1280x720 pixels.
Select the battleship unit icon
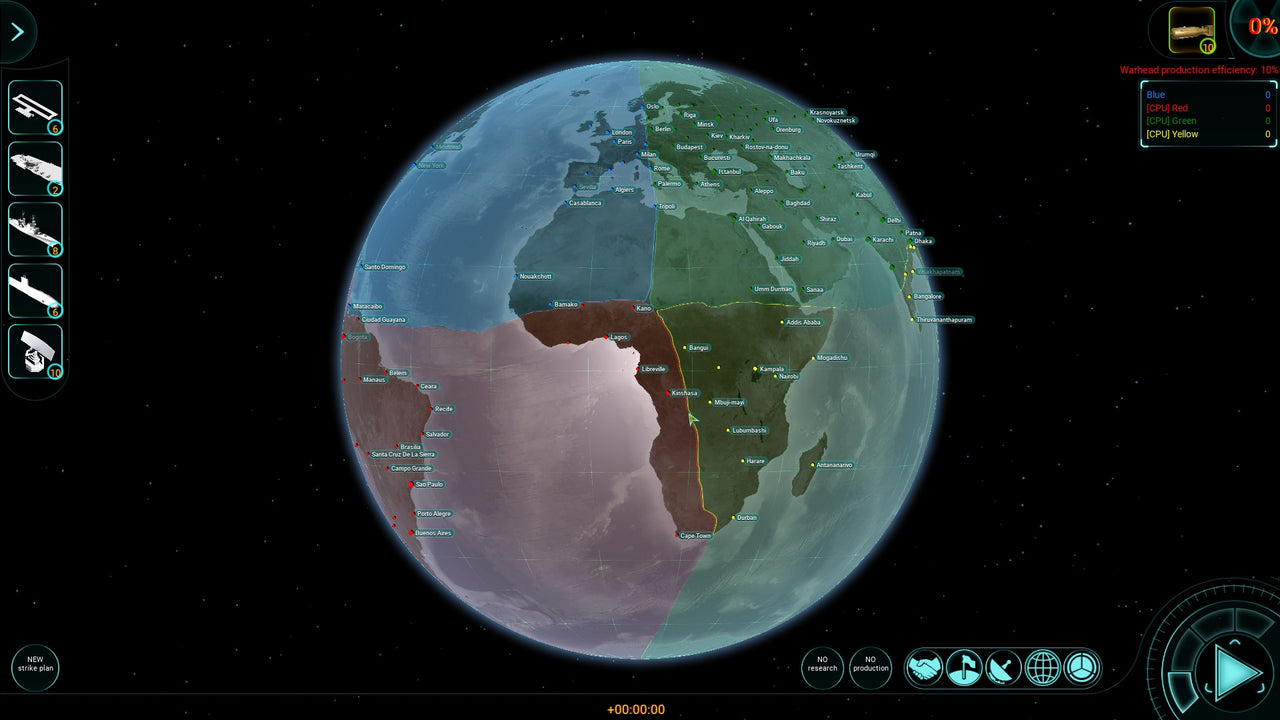(33, 229)
